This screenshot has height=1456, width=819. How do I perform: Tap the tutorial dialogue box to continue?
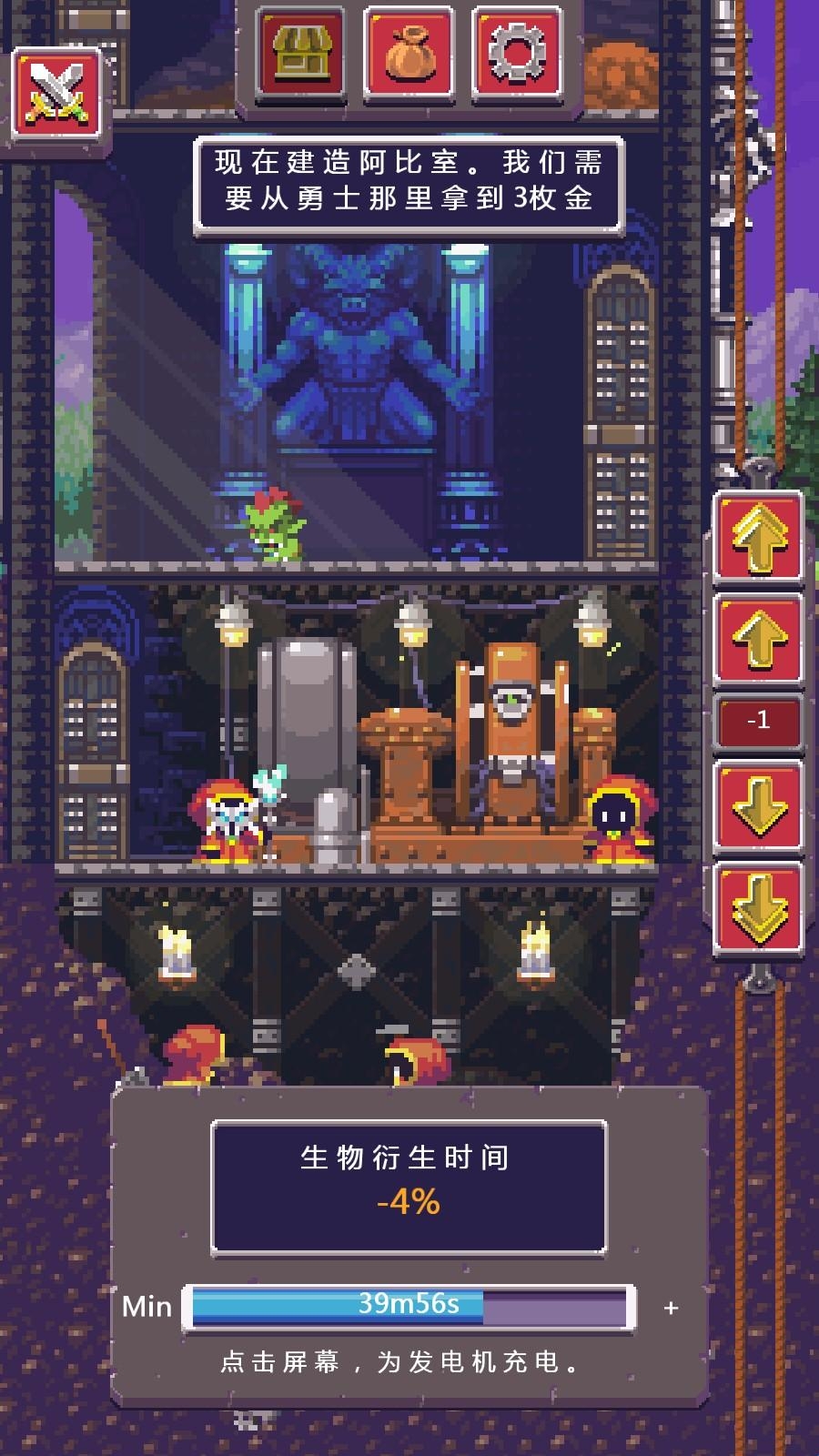(x=409, y=184)
